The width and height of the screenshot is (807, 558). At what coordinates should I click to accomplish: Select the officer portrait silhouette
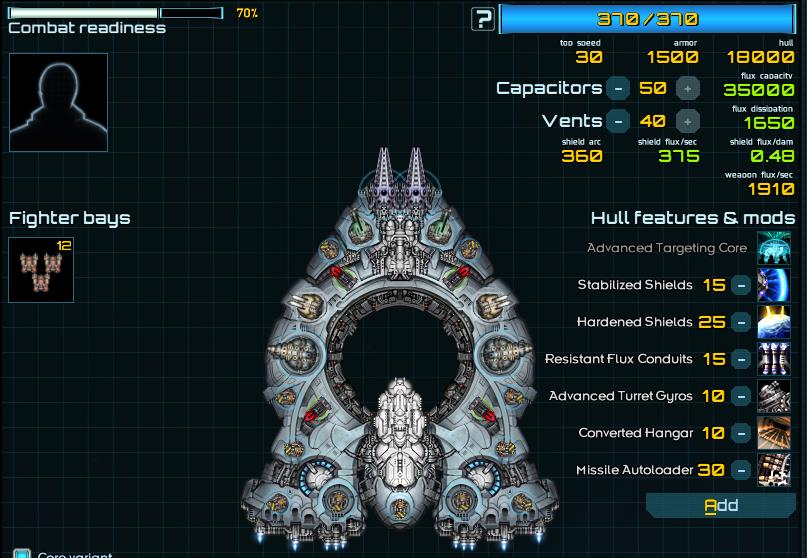click(58, 102)
